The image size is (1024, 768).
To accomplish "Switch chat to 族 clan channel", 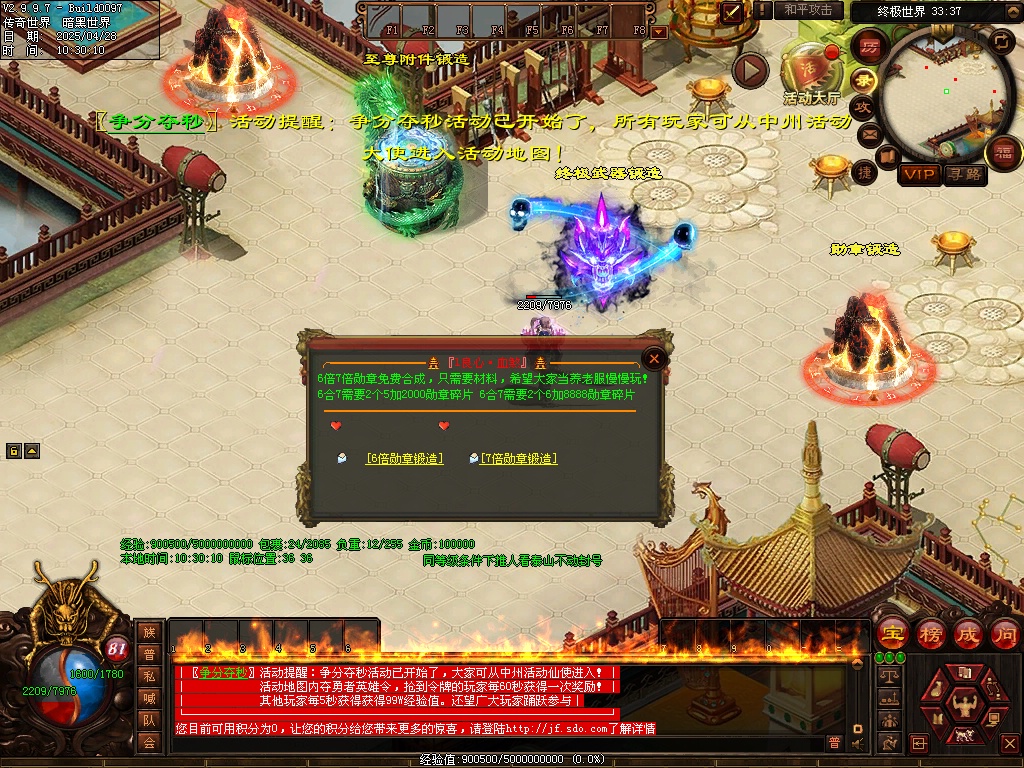I will click(x=149, y=632).
